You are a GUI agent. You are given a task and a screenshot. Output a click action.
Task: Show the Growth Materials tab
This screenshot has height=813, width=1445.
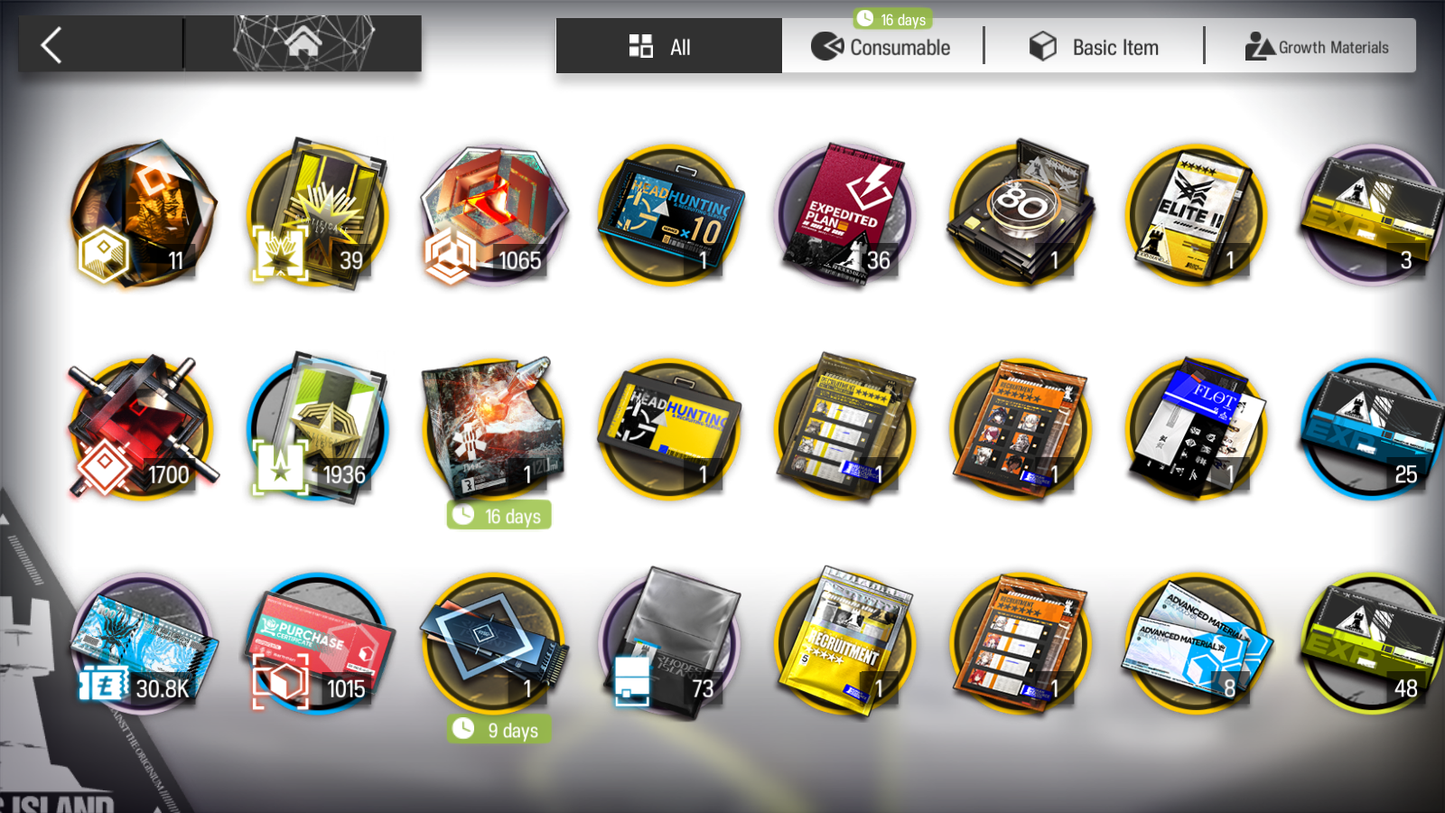pyautogui.click(x=1316, y=47)
